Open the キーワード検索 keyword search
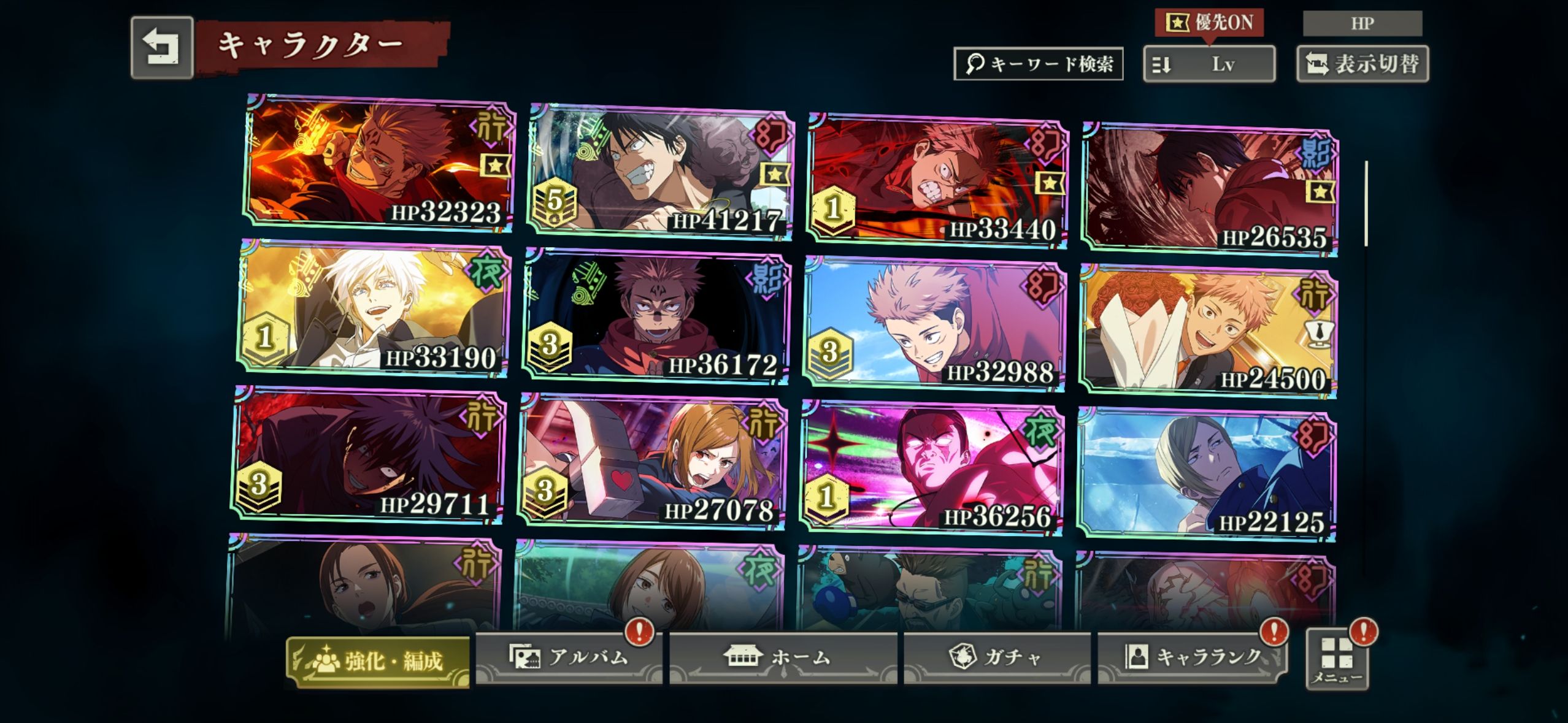The width and height of the screenshot is (1568, 723). [1038, 64]
